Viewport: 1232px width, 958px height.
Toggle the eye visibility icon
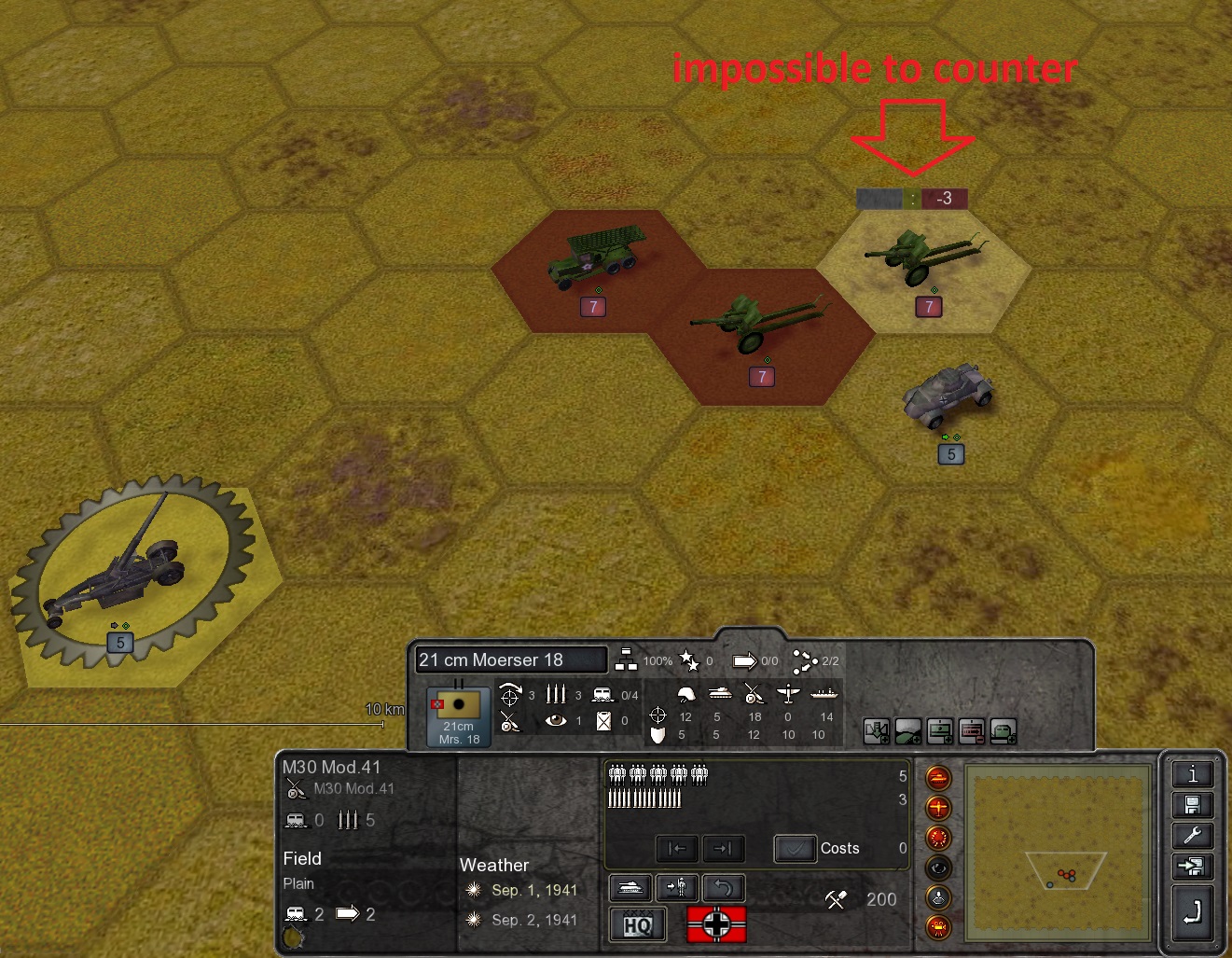938,868
